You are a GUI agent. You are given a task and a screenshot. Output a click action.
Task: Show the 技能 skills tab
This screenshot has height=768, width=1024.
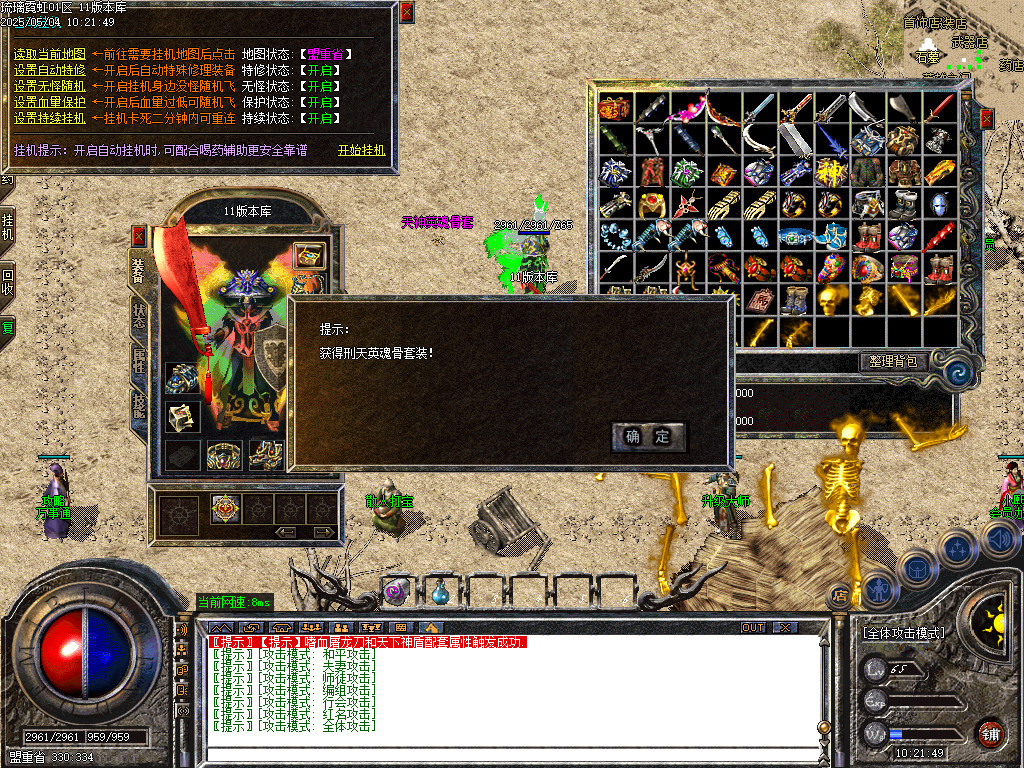coord(139,403)
